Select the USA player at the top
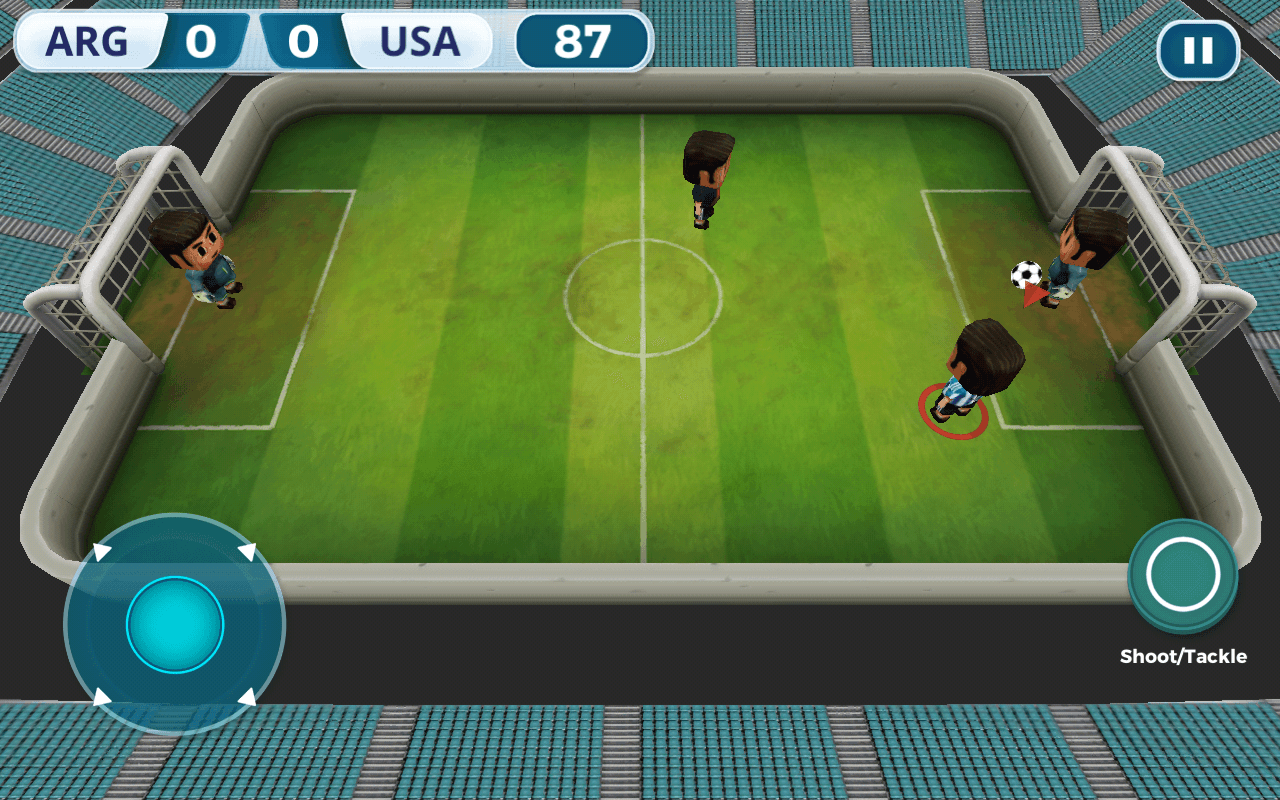Viewport: 1280px width, 800px height. point(705,175)
